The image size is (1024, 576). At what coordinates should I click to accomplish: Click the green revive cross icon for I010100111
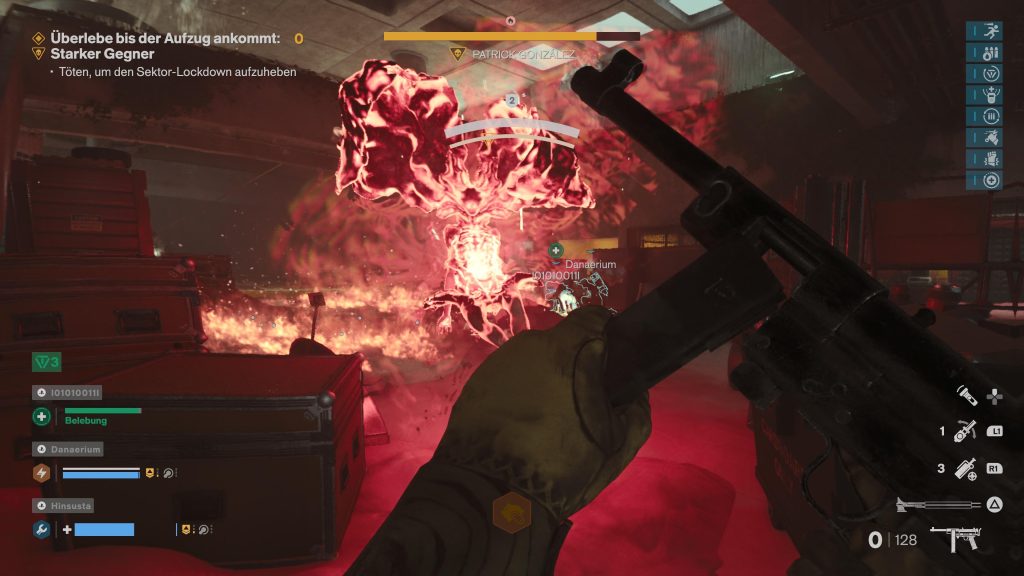point(42,416)
